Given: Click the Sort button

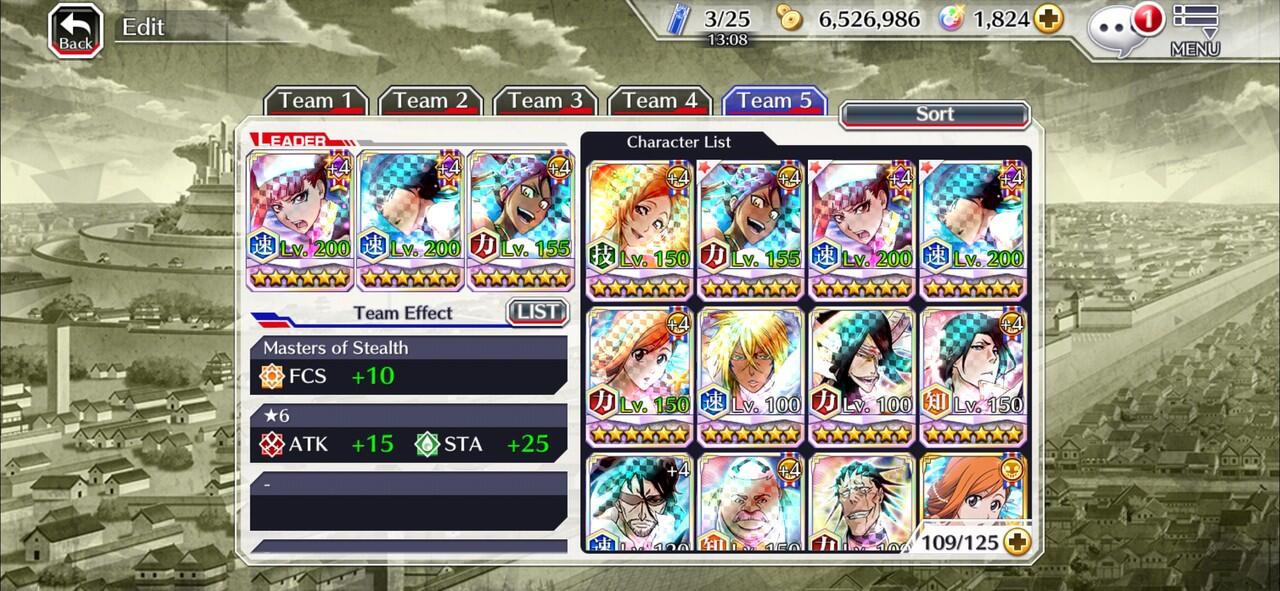Looking at the screenshot, I should pos(935,114).
